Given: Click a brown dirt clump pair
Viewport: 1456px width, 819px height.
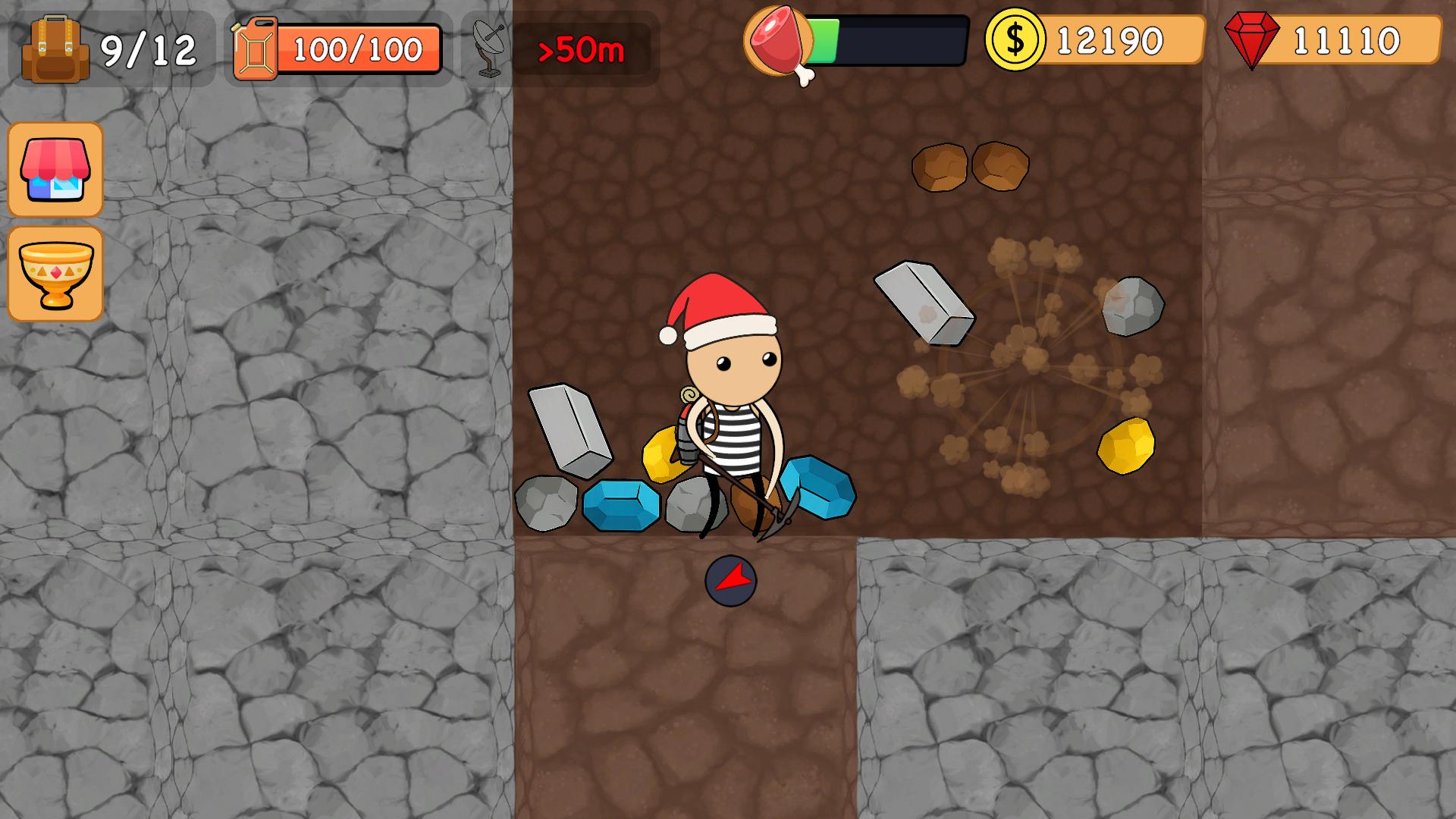Looking at the screenshot, I should pyautogui.click(x=971, y=168).
